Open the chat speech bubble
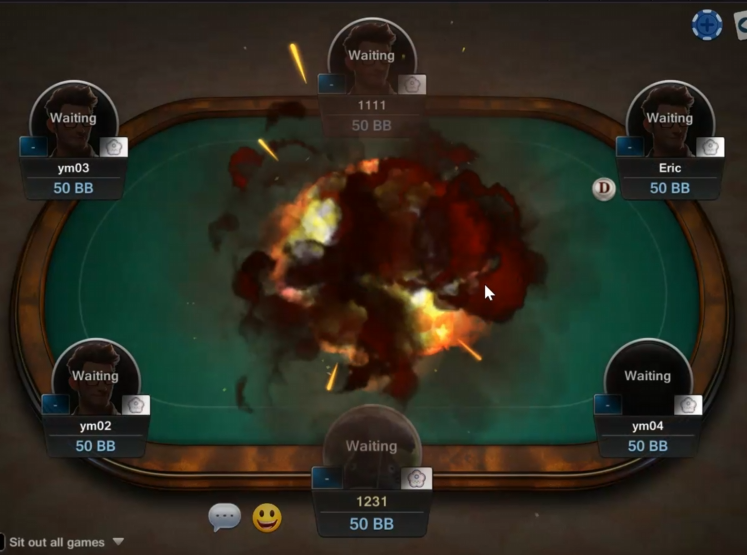 224,517
